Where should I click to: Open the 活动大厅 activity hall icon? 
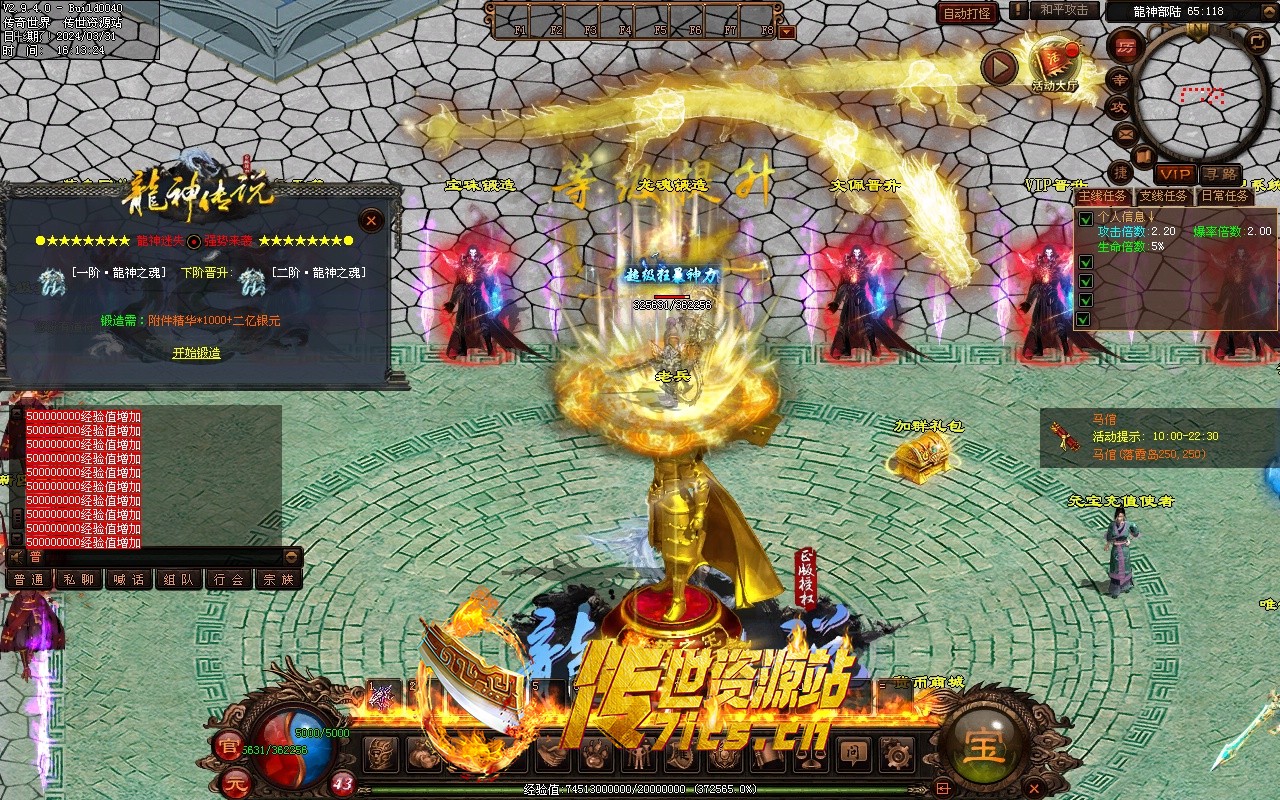pyautogui.click(x=1056, y=62)
